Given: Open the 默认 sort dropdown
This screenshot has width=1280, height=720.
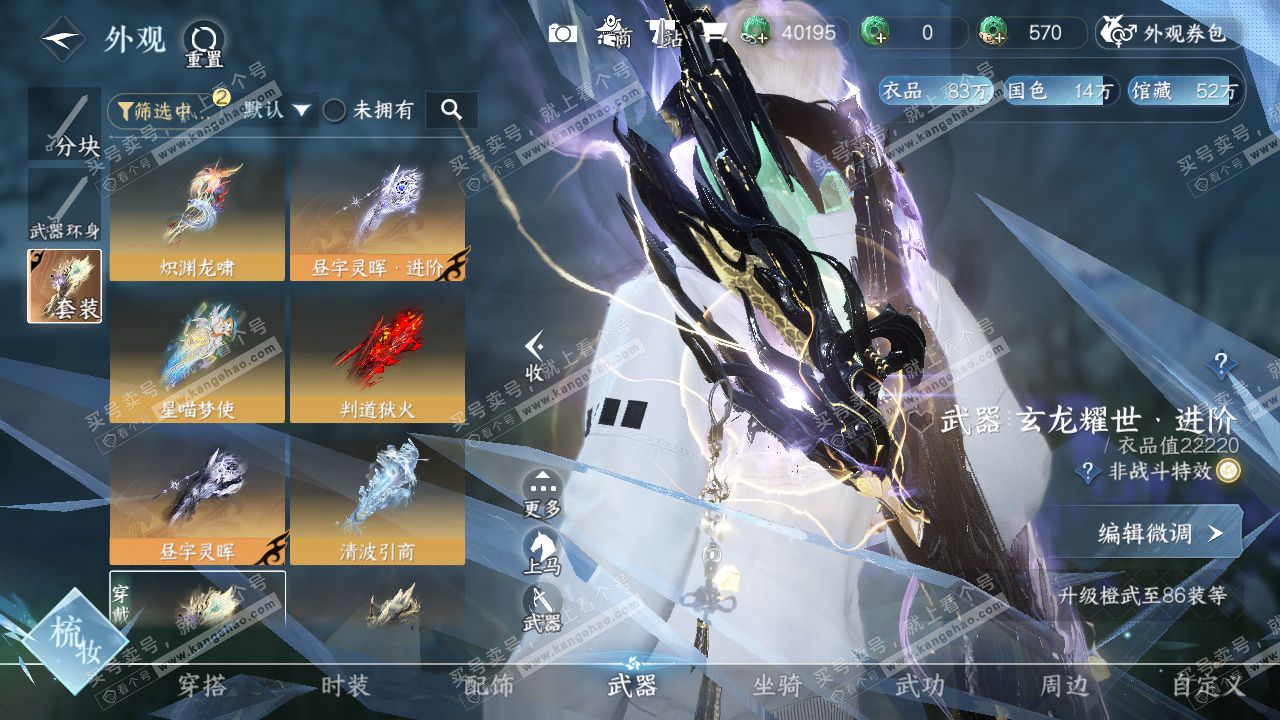Looking at the screenshot, I should click(x=276, y=110).
